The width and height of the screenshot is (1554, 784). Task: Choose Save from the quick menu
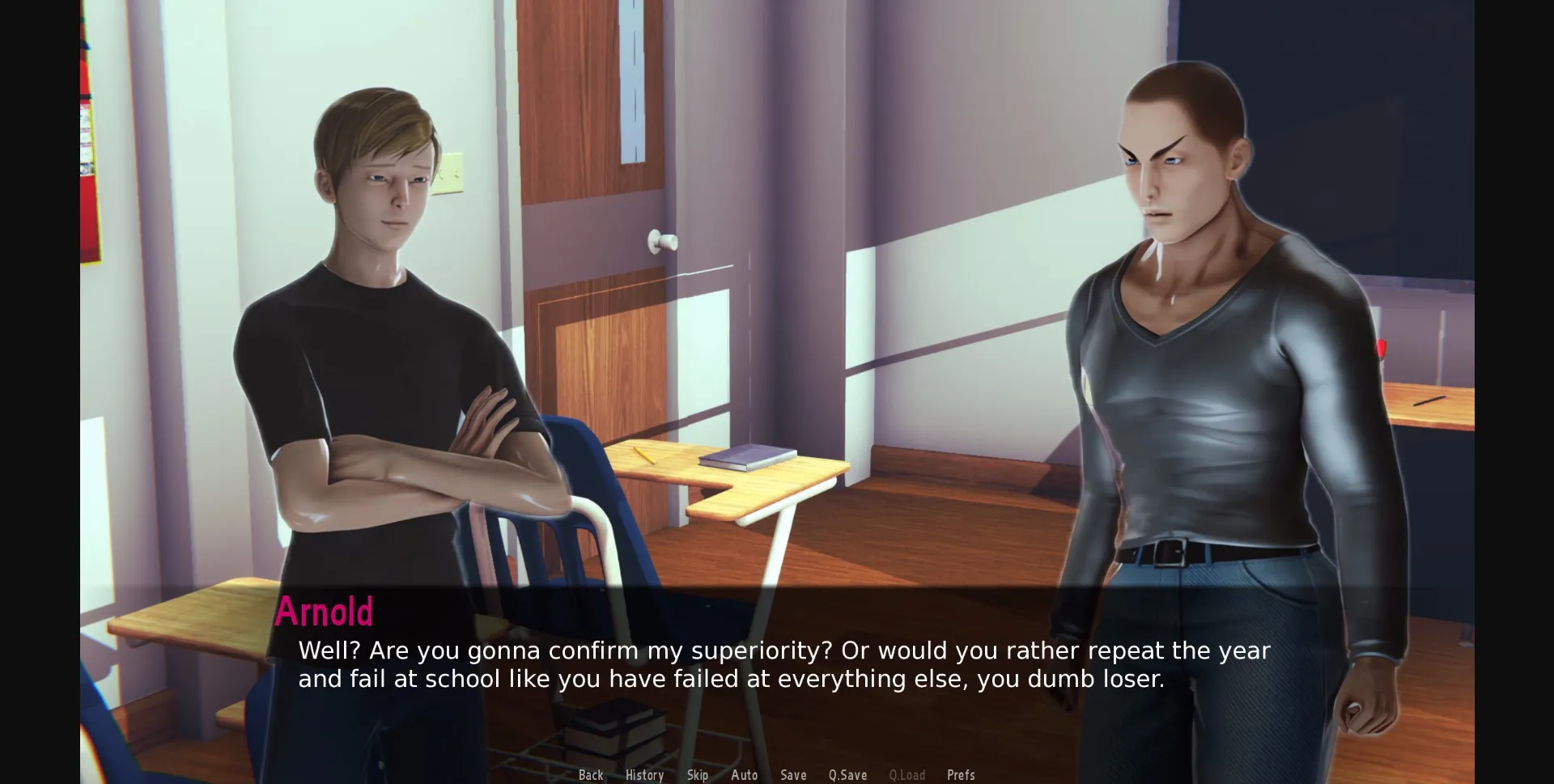click(793, 774)
